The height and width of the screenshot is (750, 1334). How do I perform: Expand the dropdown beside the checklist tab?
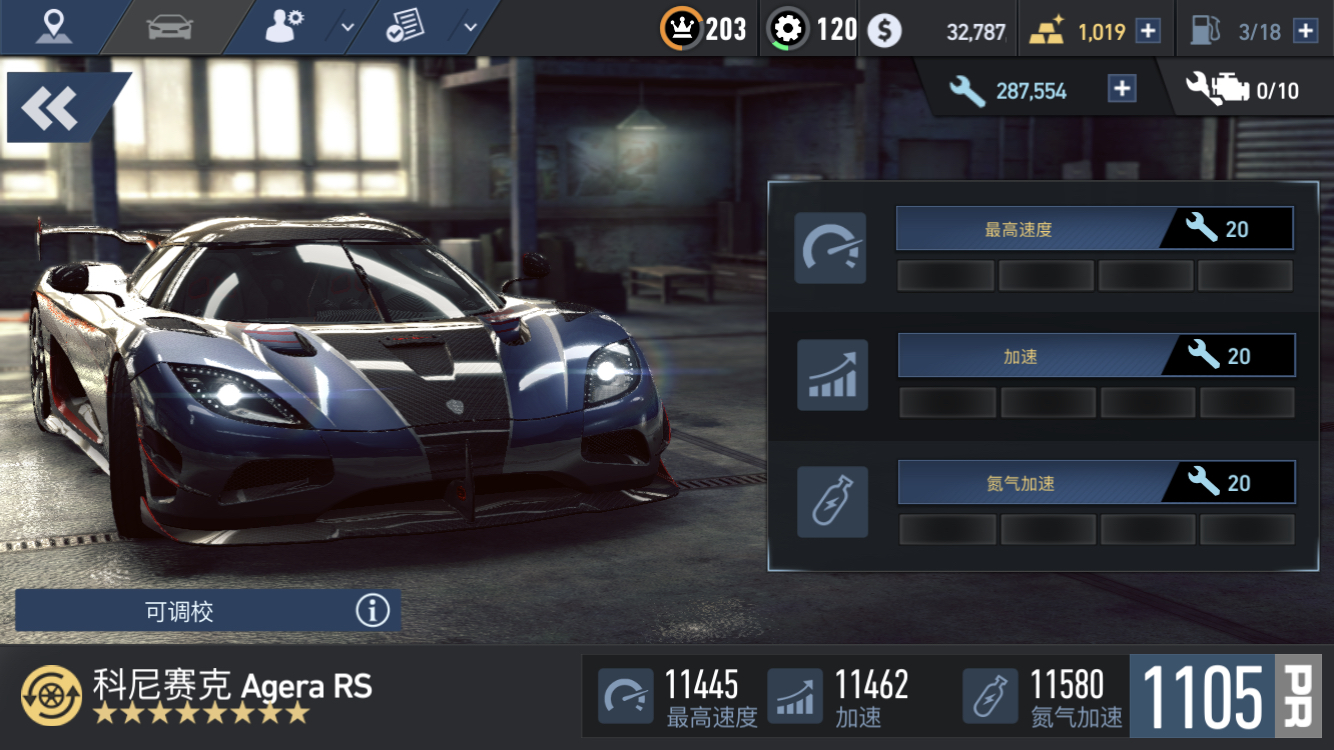[x=471, y=27]
